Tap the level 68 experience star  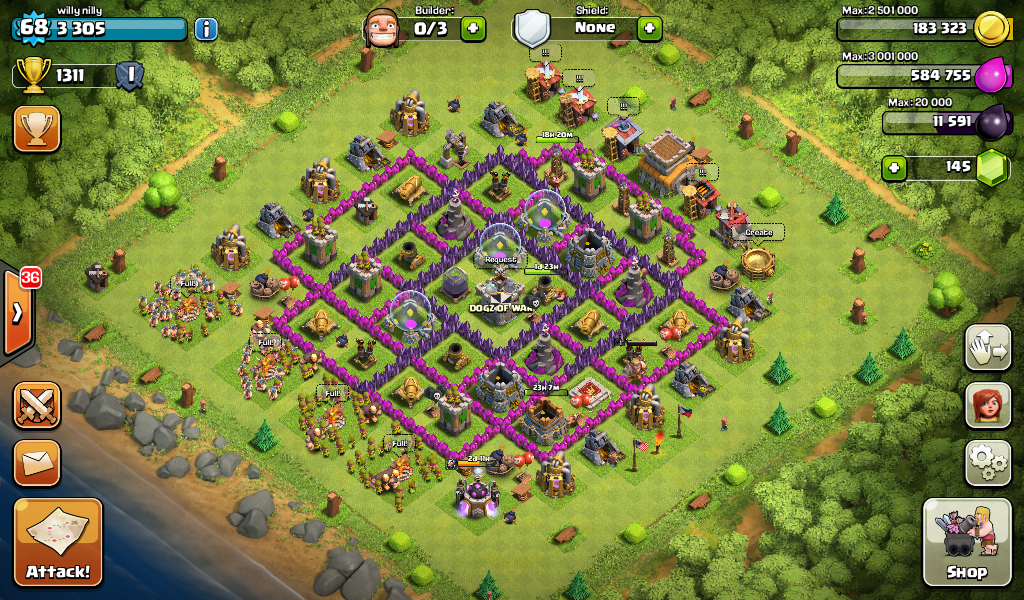pyautogui.click(x=33, y=28)
